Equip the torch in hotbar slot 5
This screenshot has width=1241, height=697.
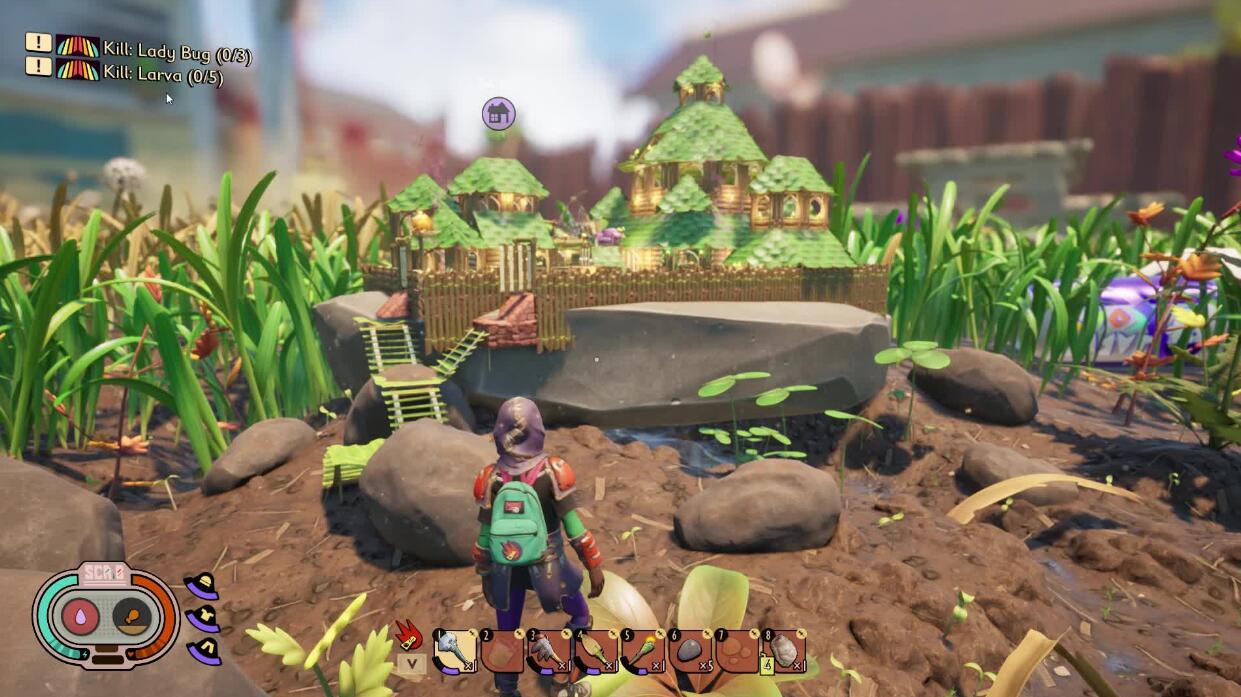[643, 651]
